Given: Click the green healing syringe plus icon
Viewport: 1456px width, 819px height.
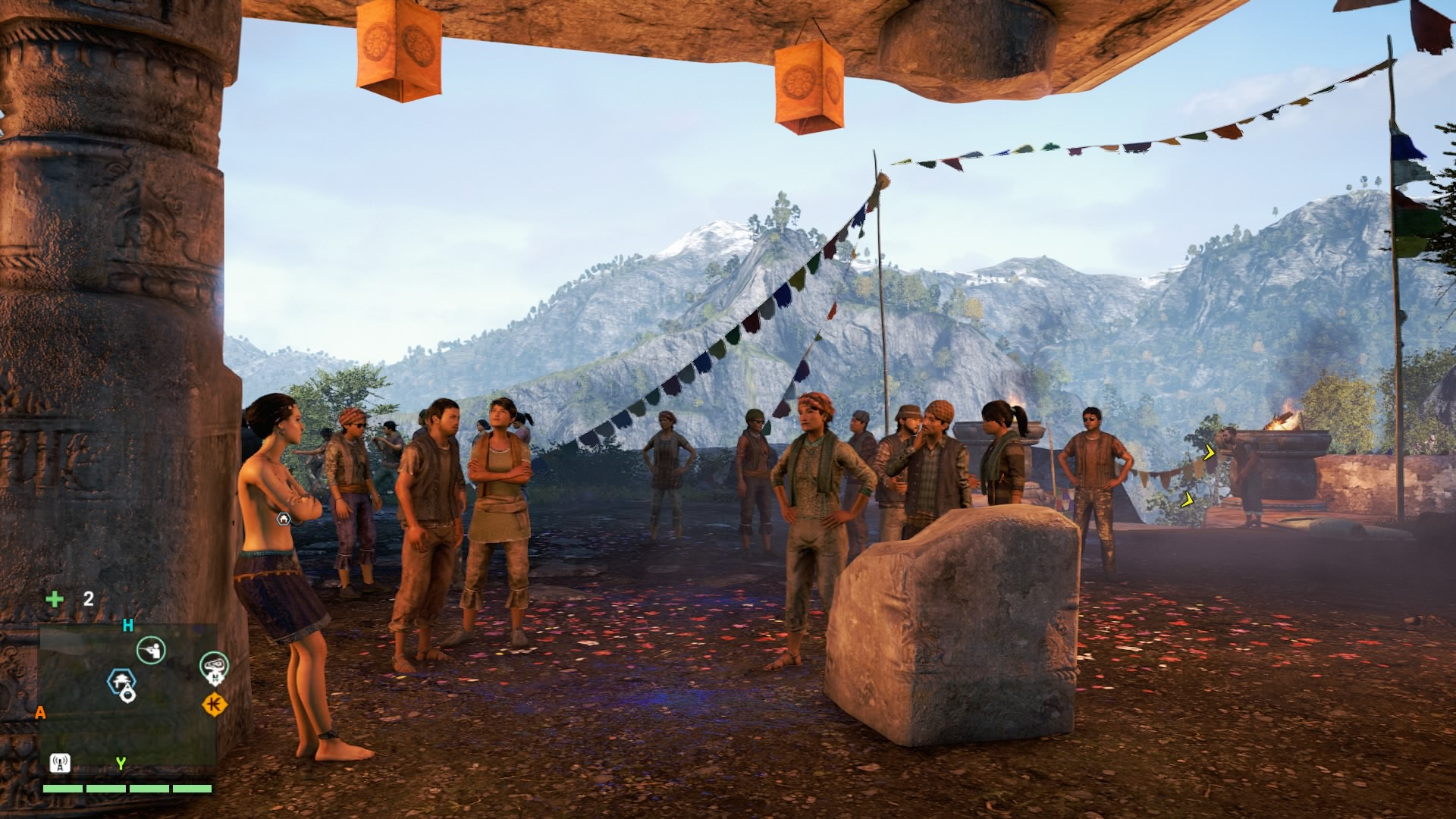Looking at the screenshot, I should tap(55, 599).
